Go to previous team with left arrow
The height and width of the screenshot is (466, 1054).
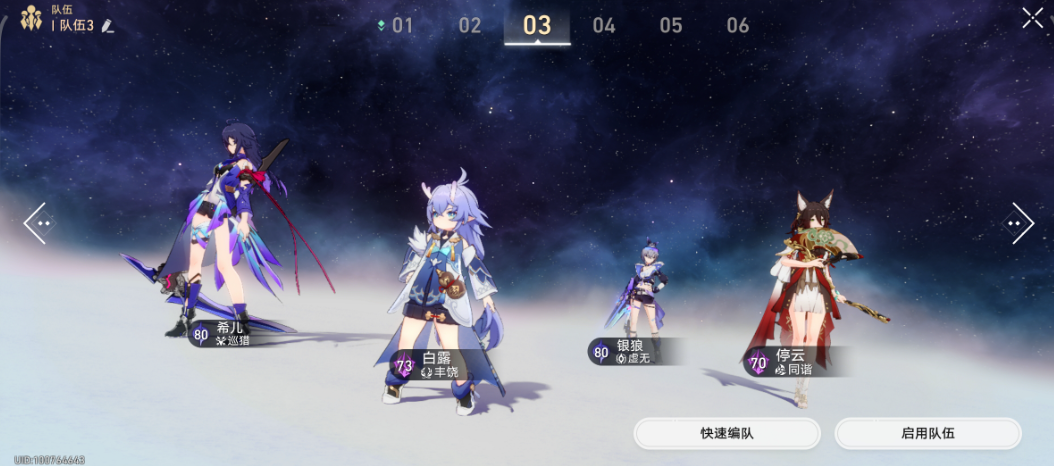pos(36,223)
